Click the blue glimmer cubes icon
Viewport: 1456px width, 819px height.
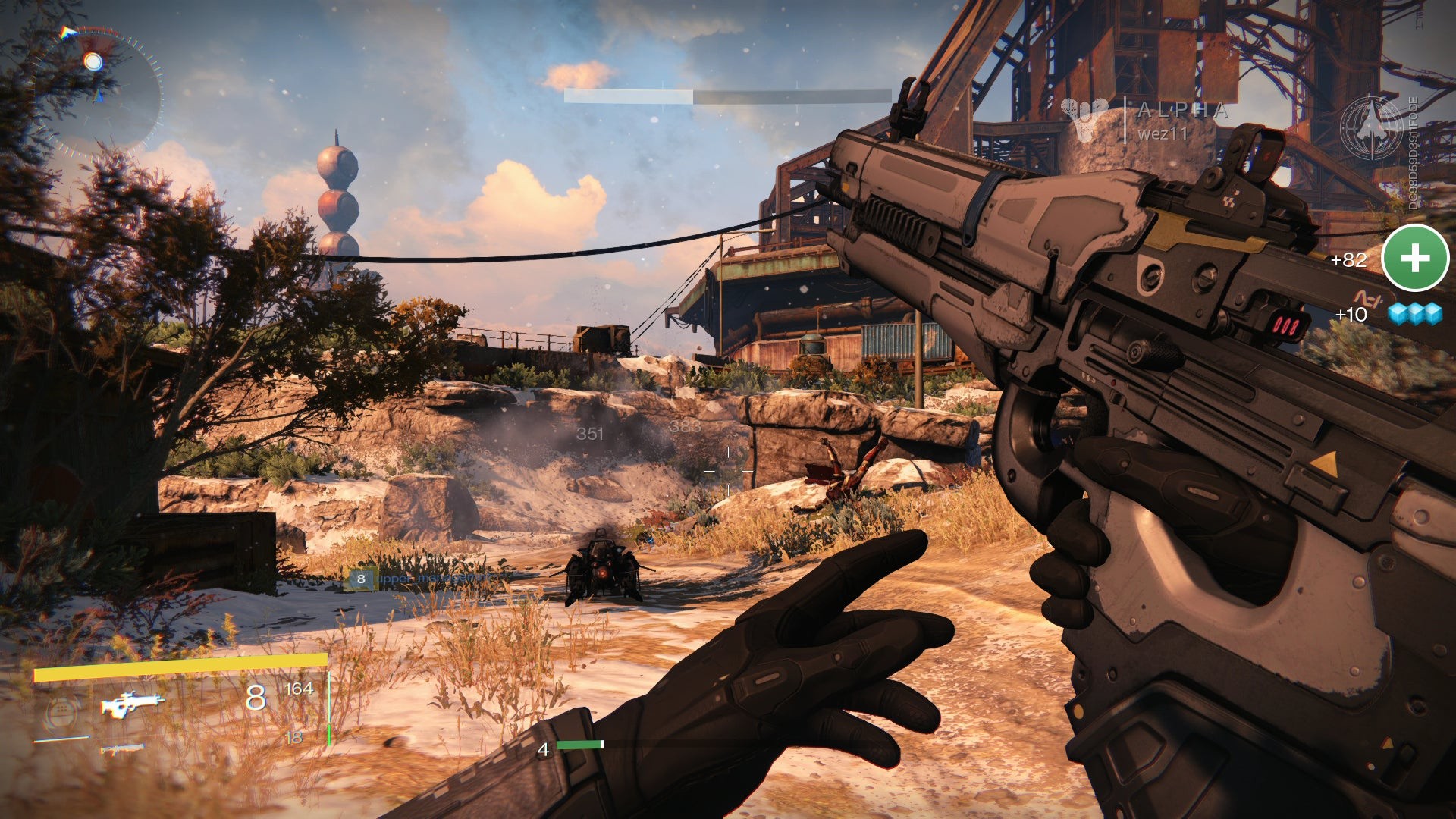pos(1415,314)
